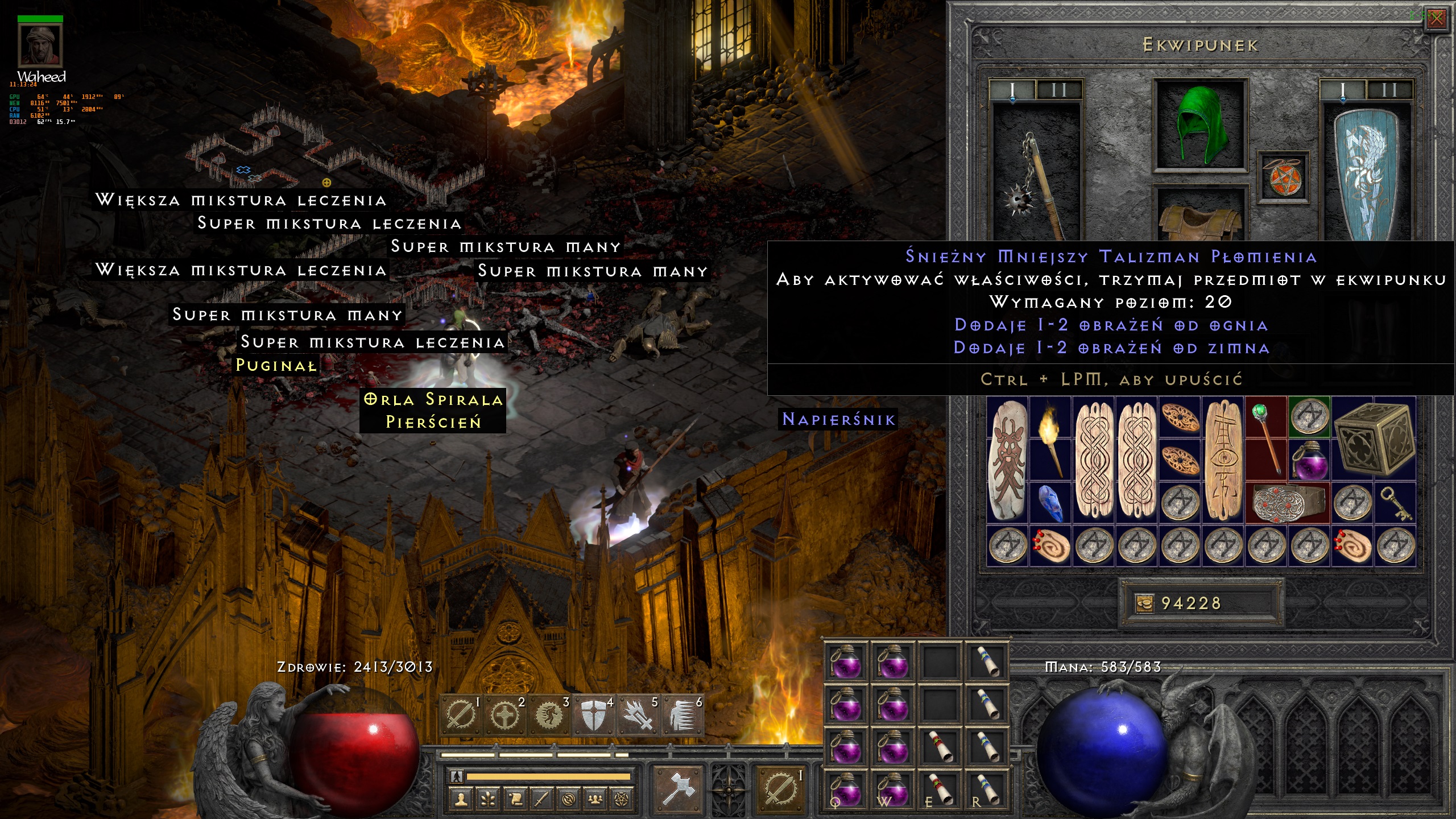1456x819 pixels.
Task: Pick up the blue sapphire gem
Action: tap(1050, 503)
